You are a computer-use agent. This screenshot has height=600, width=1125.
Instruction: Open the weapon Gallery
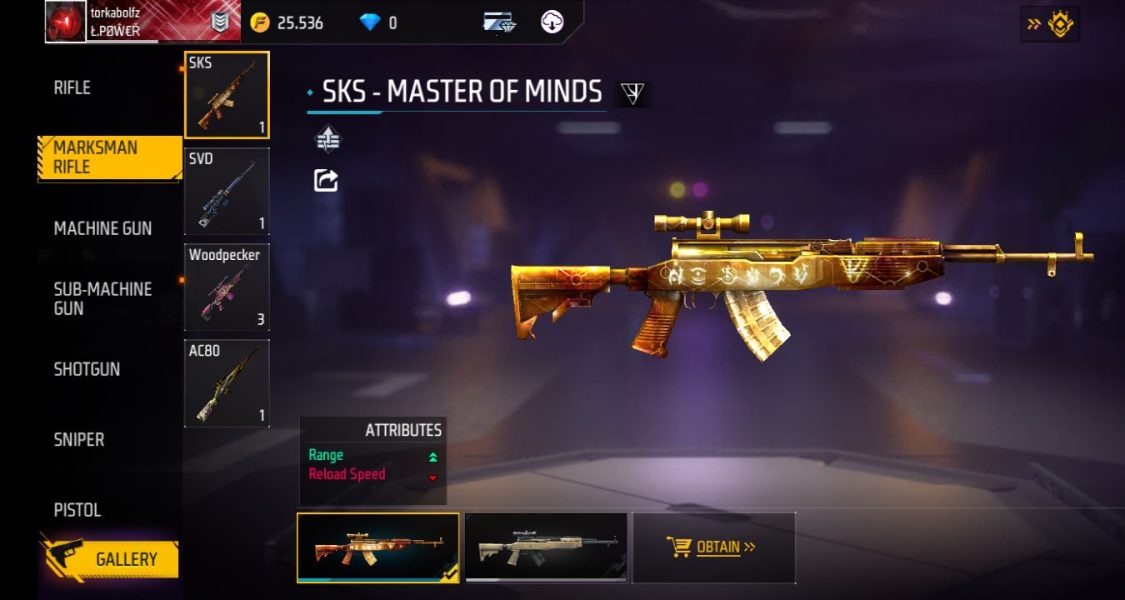coord(110,559)
